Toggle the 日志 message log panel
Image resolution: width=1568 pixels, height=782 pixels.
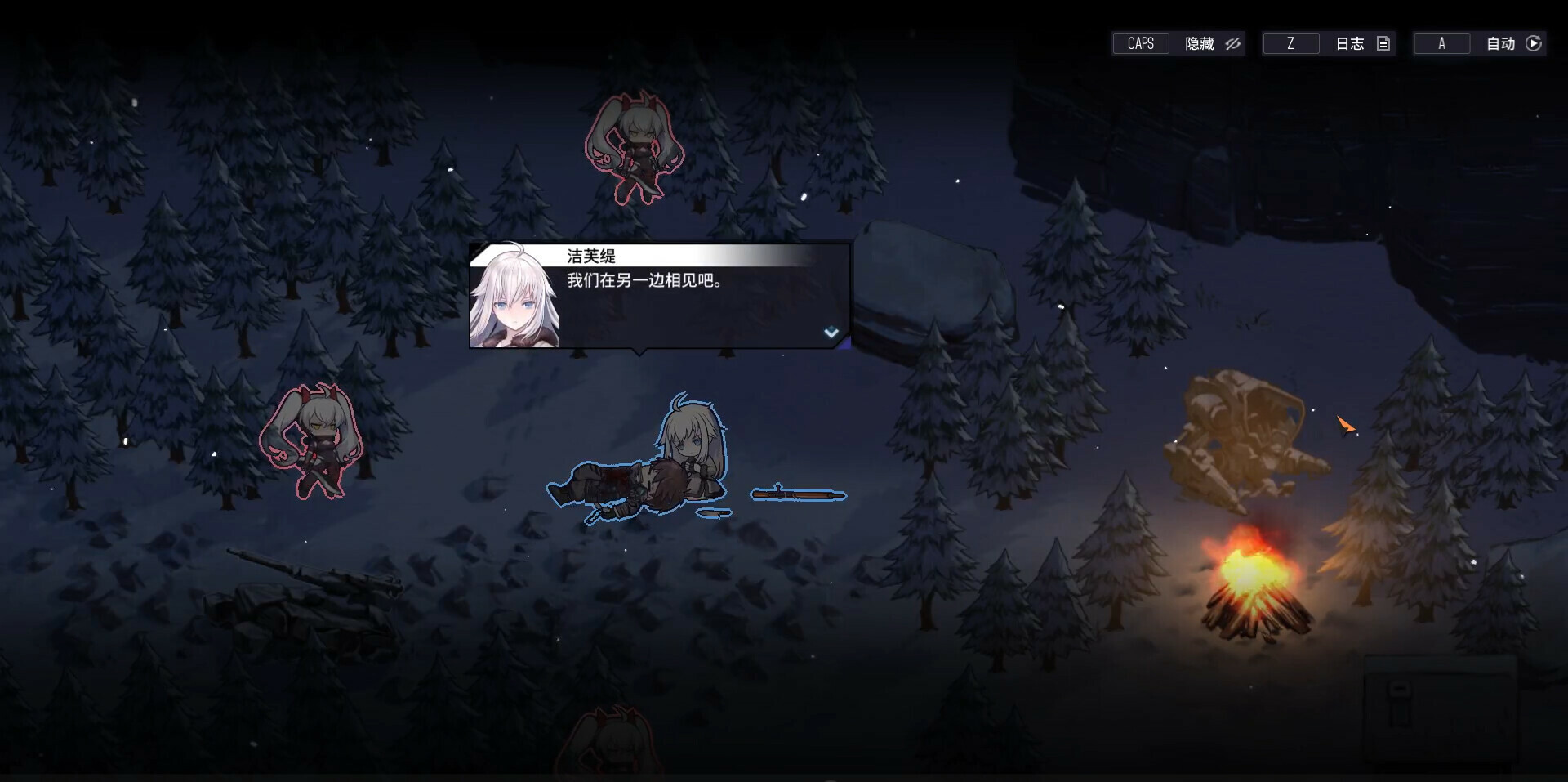tap(1348, 43)
